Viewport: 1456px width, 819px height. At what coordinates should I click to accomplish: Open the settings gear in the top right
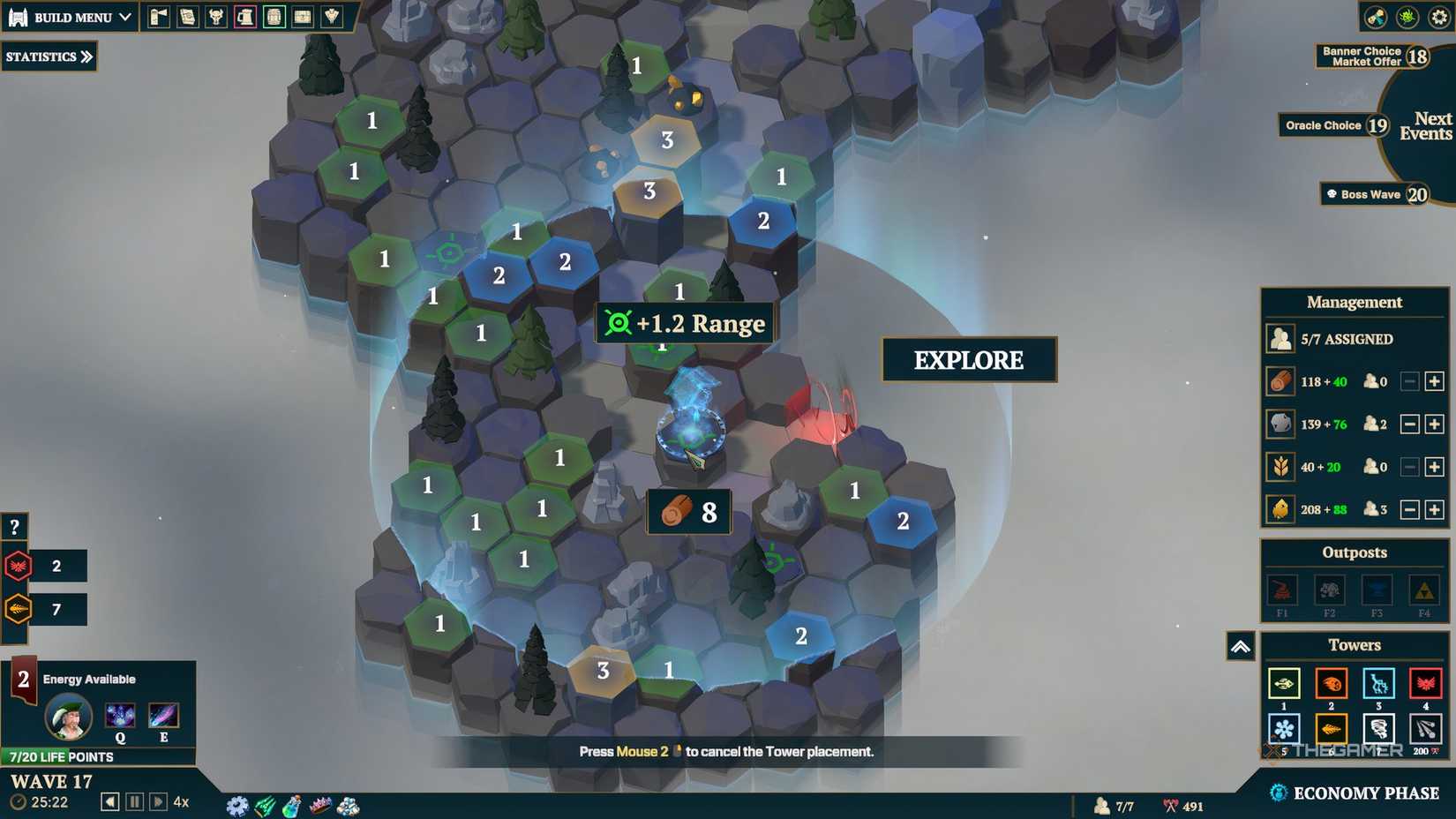coord(1438,14)
